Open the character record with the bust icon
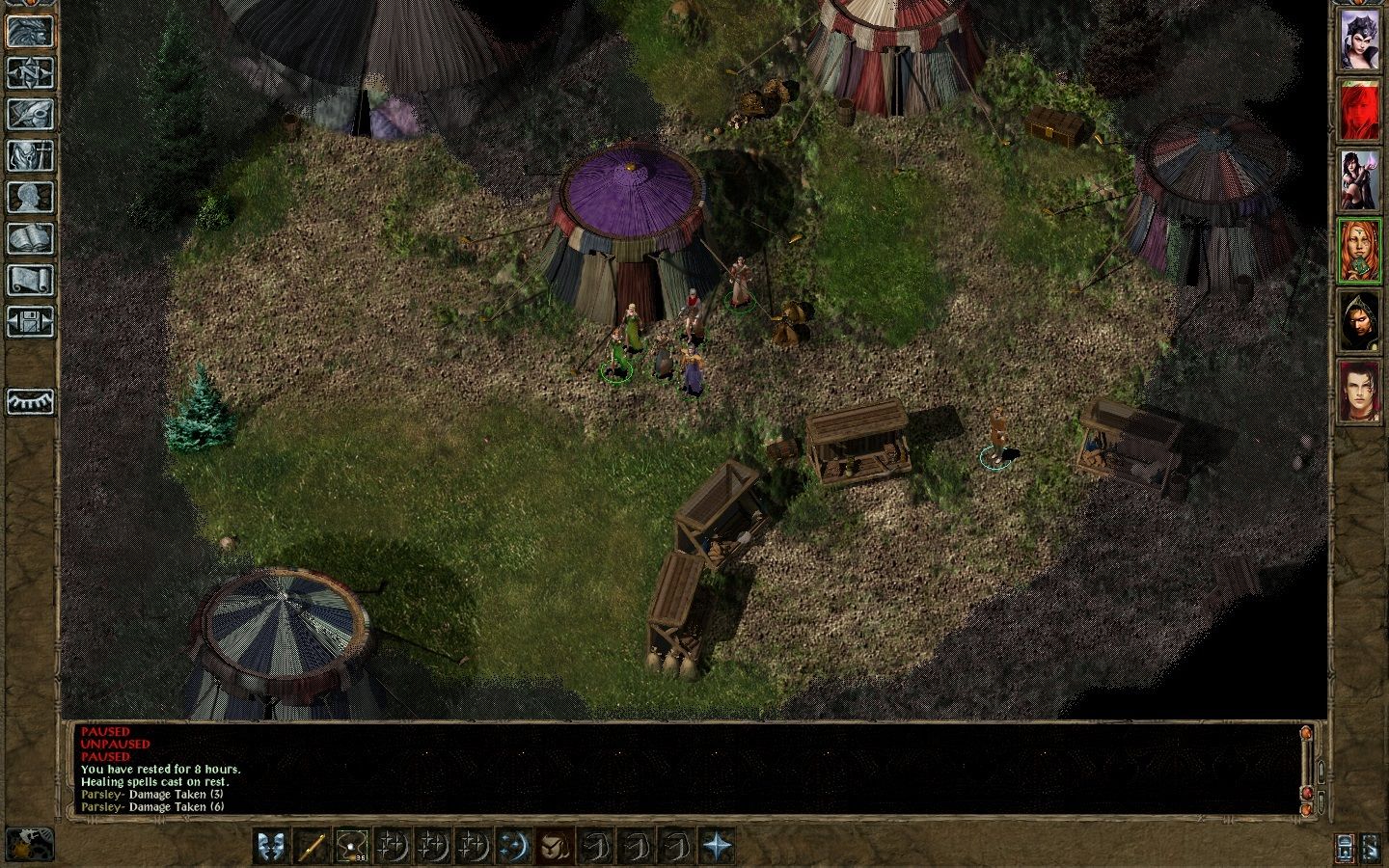Screen dimensions: 1389x868 tap(31, 197)
